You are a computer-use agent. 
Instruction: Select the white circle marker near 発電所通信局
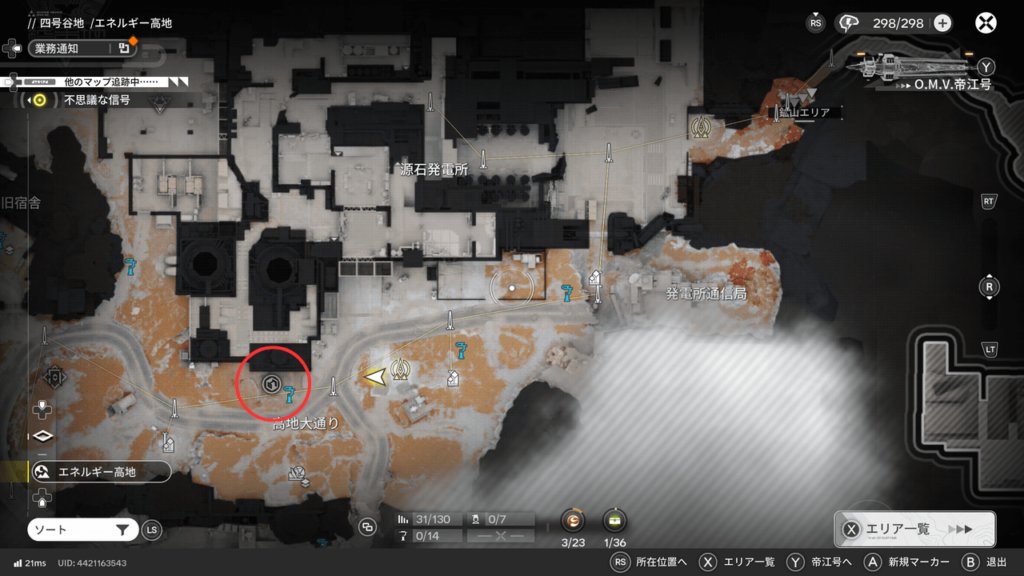[x=512, y=288]
